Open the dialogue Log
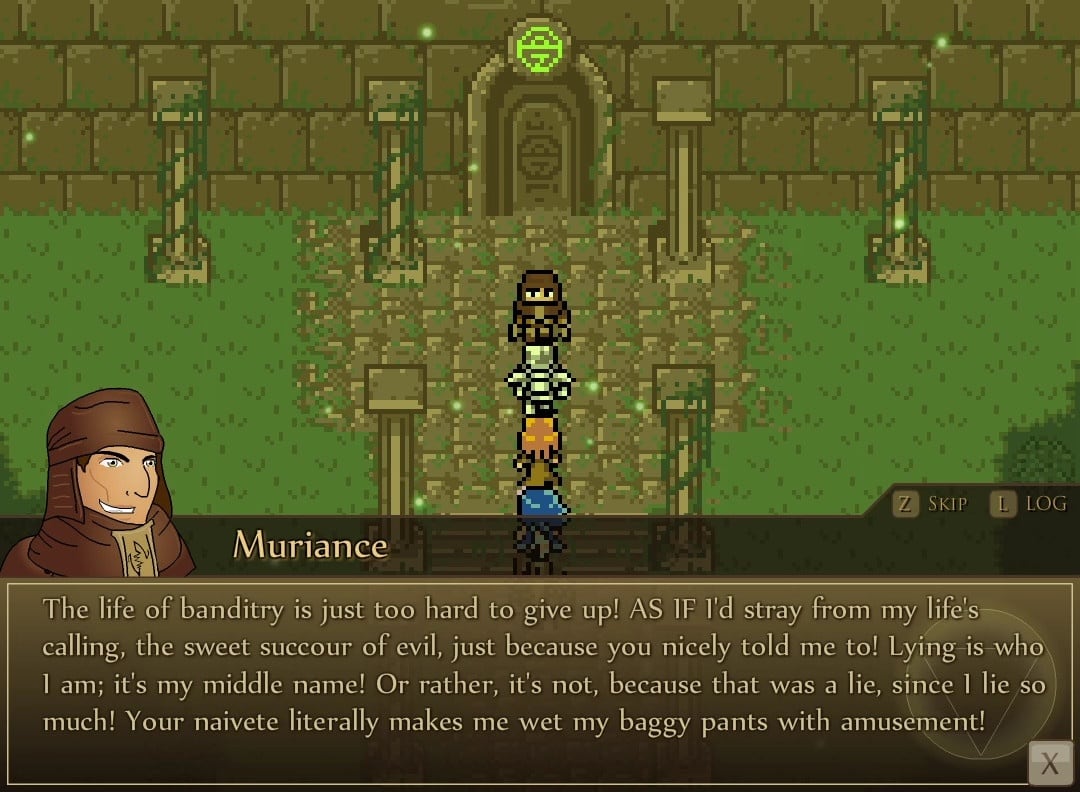Viewport: 1080px width, 792px height. (1029, 504)
